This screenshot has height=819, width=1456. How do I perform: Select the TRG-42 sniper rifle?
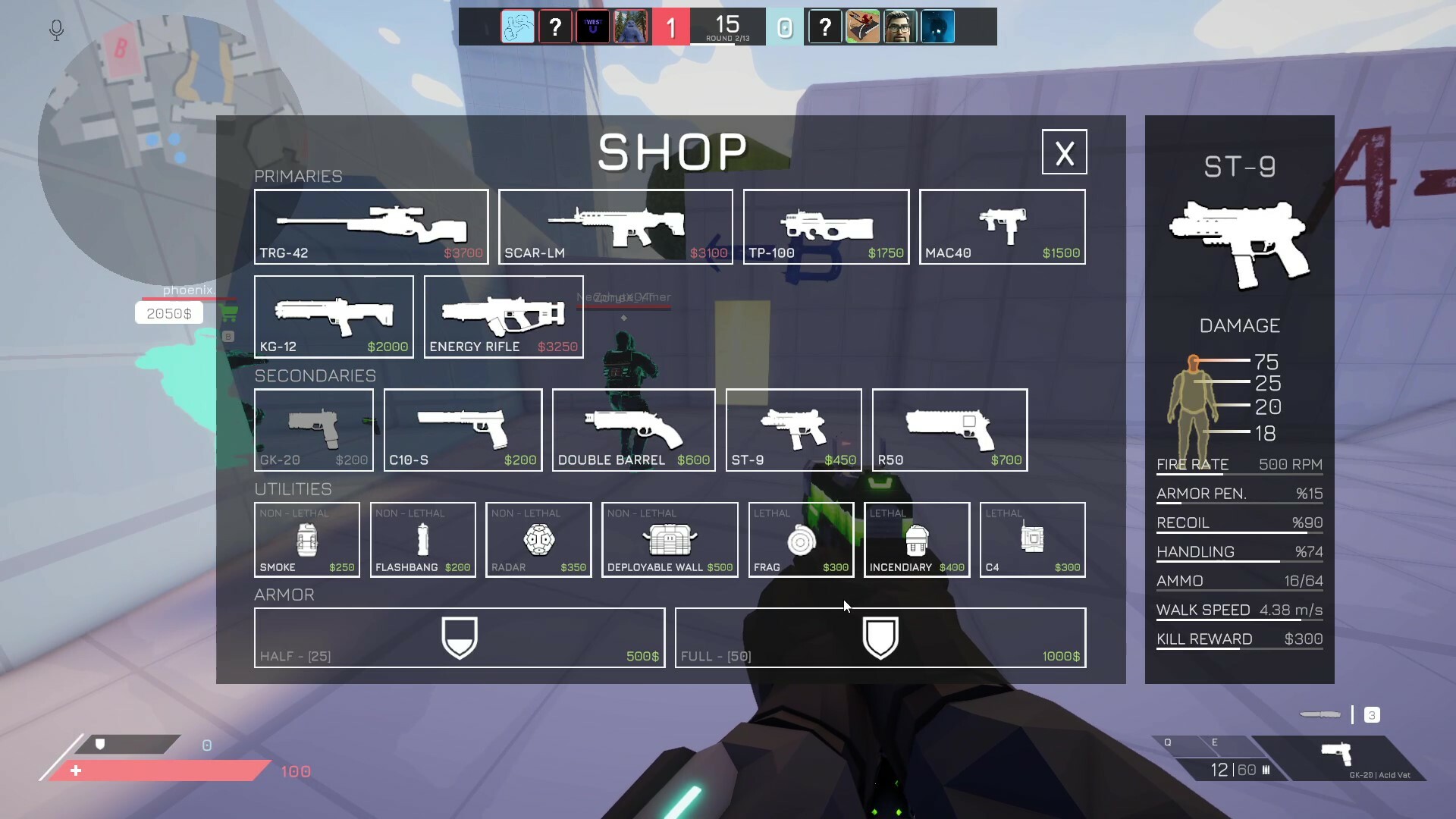(371, 226)
